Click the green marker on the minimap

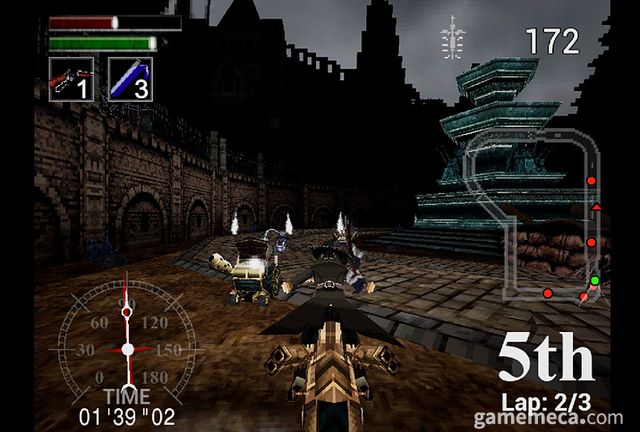594,280
